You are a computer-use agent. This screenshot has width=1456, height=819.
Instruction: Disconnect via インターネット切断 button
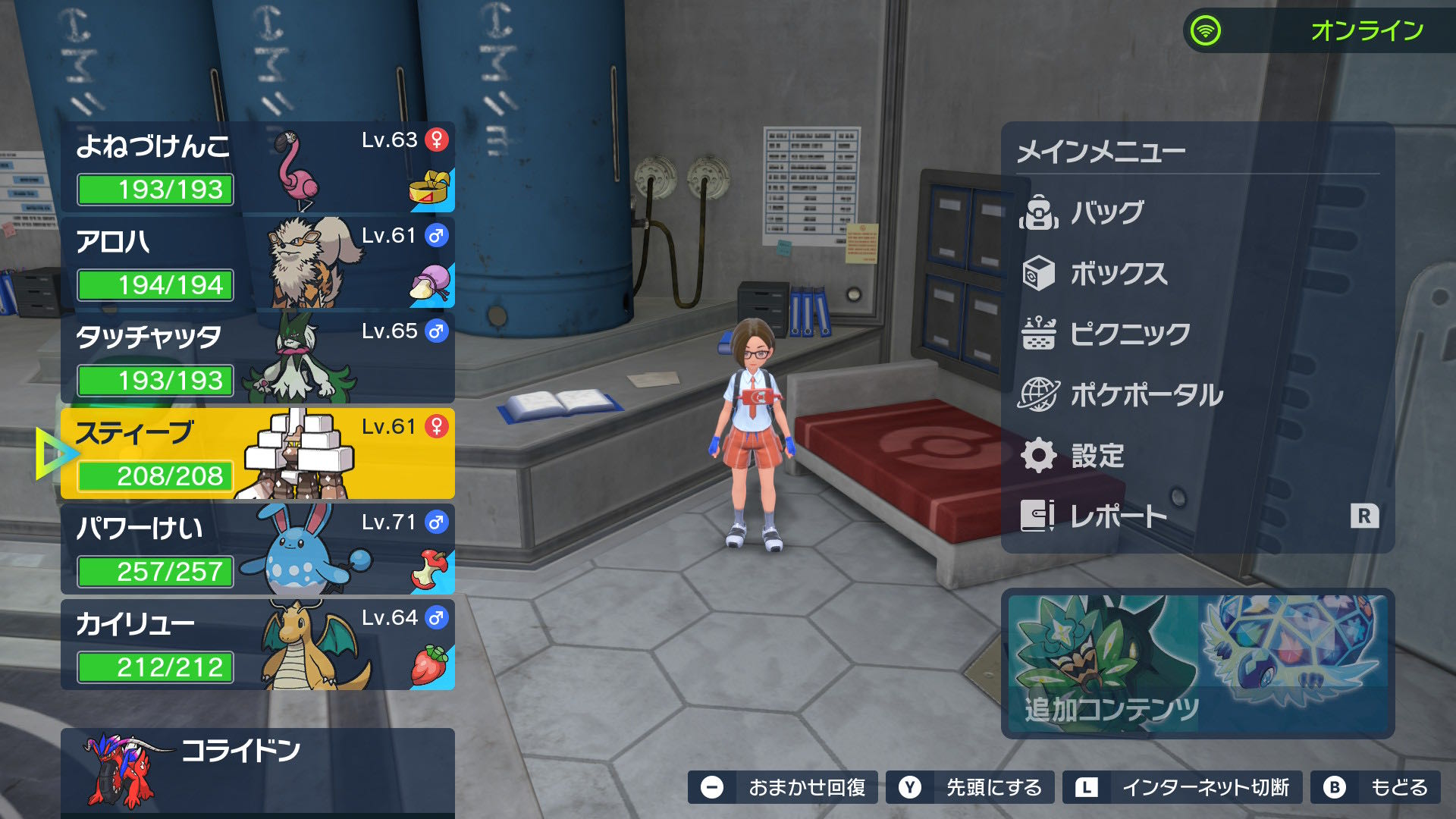(1182, 788)
